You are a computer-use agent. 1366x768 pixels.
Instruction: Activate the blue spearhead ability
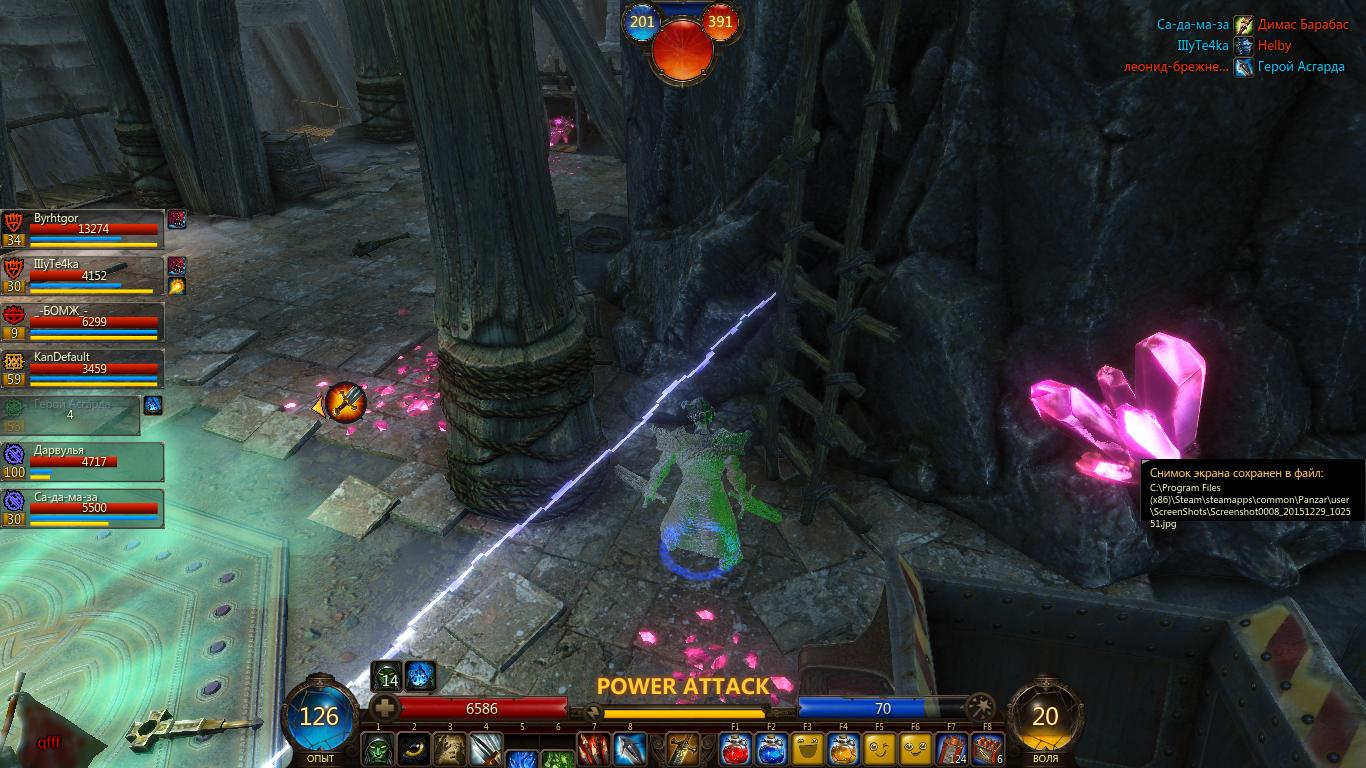(x=630, y=750)
